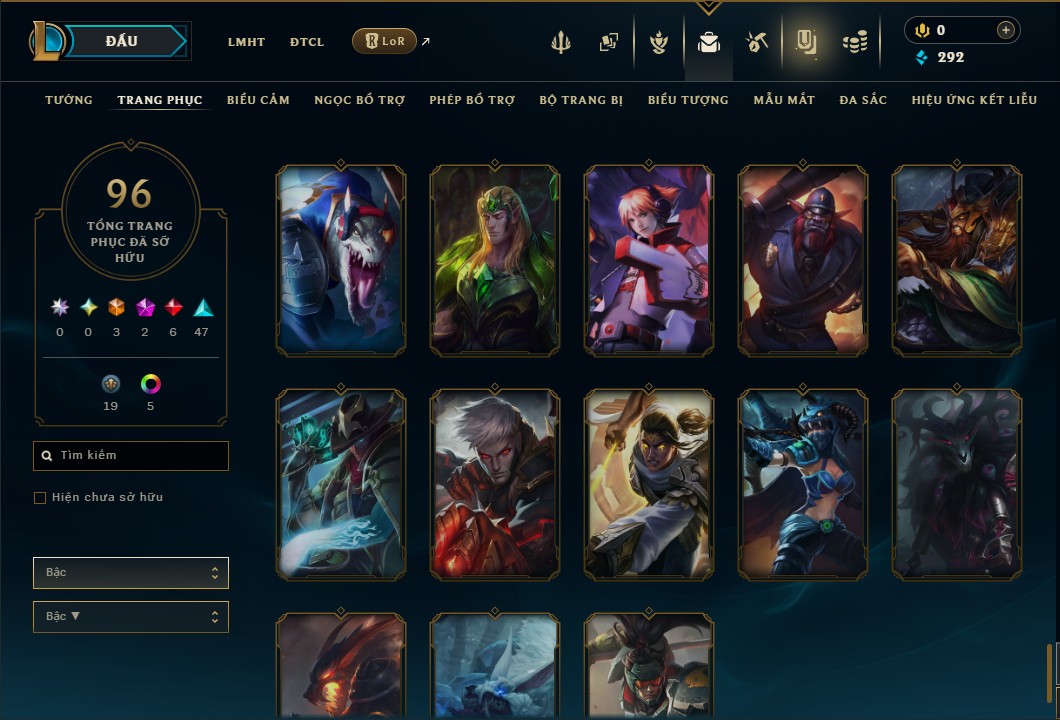Open the BIỂU TƯỢNG tab
1060x720 pixels.
pyautogui.click(x=688, y=100)
